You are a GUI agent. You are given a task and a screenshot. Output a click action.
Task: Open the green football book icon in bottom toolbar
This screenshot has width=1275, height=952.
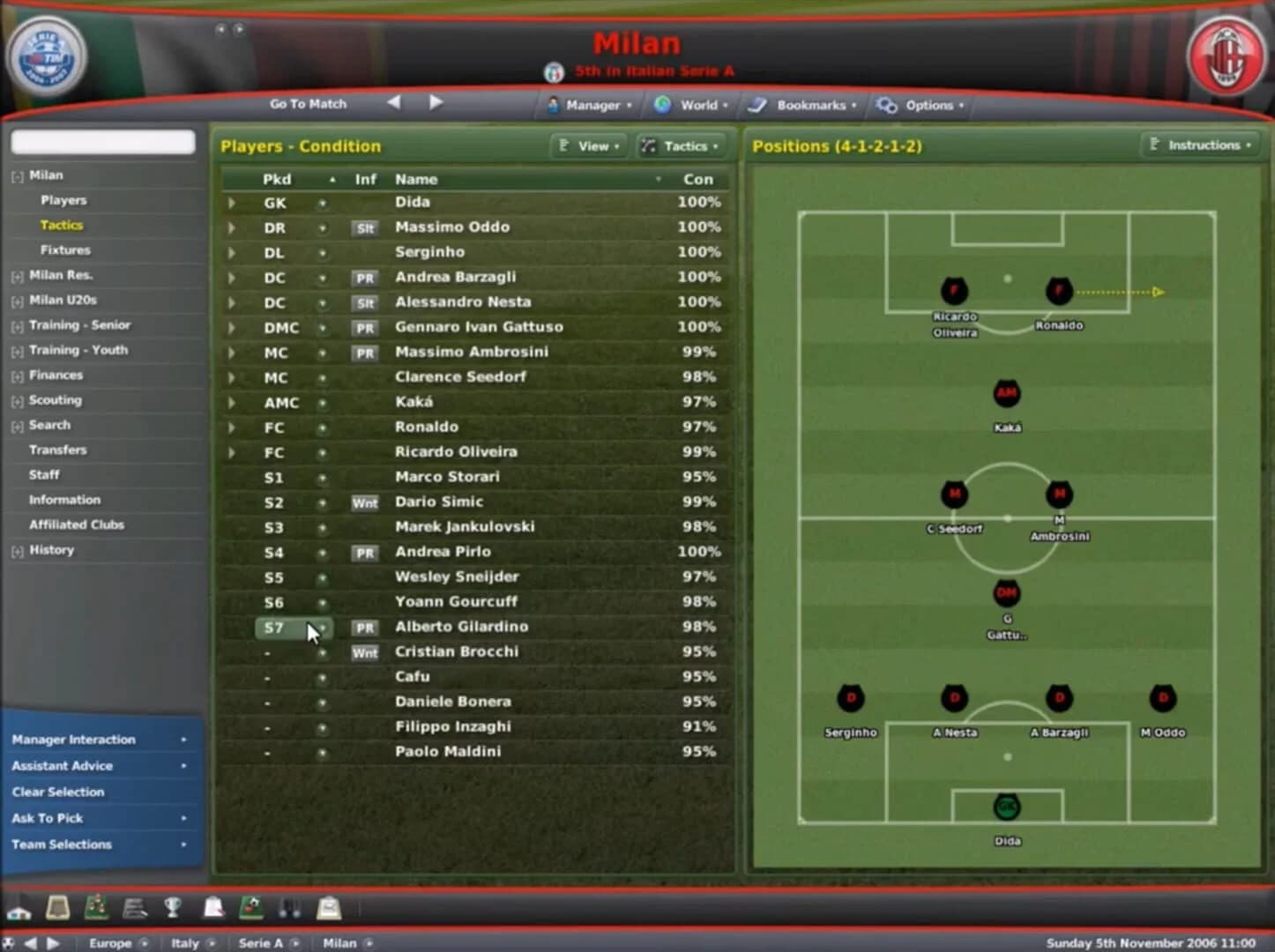251,908
